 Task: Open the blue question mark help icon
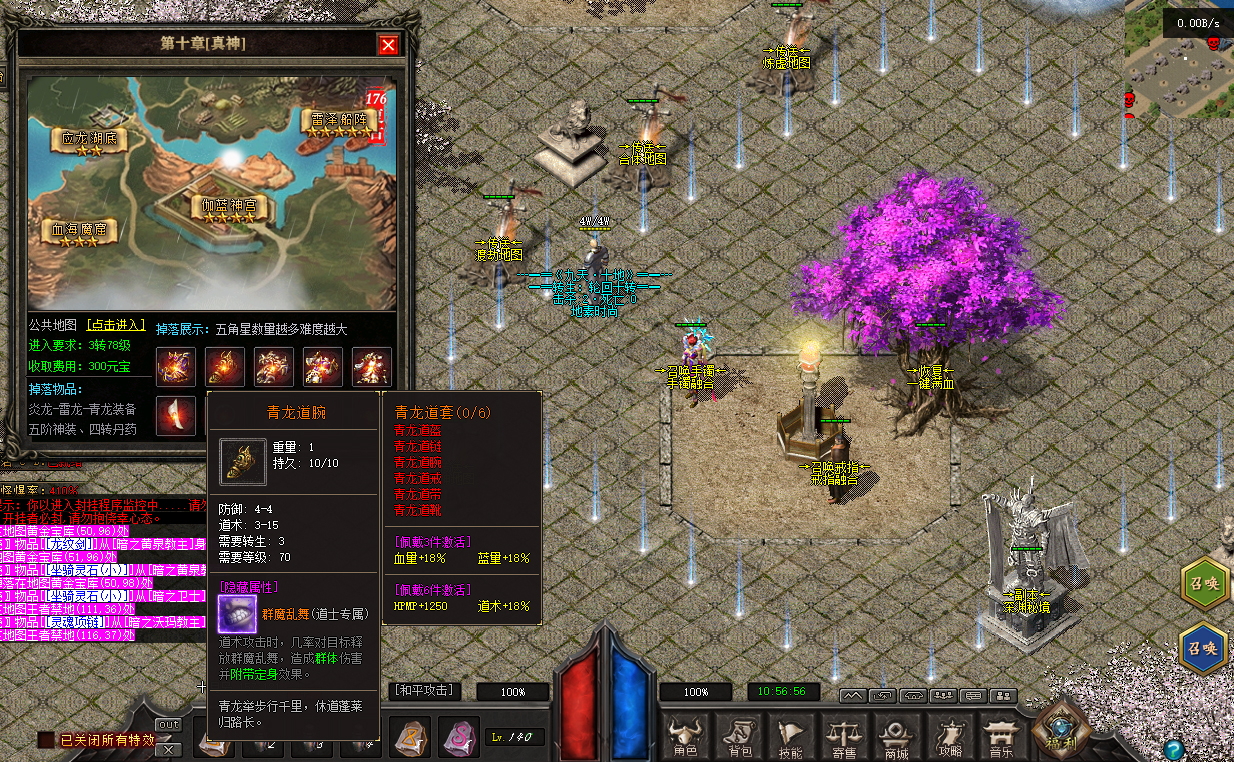[x=1174, y=748]
